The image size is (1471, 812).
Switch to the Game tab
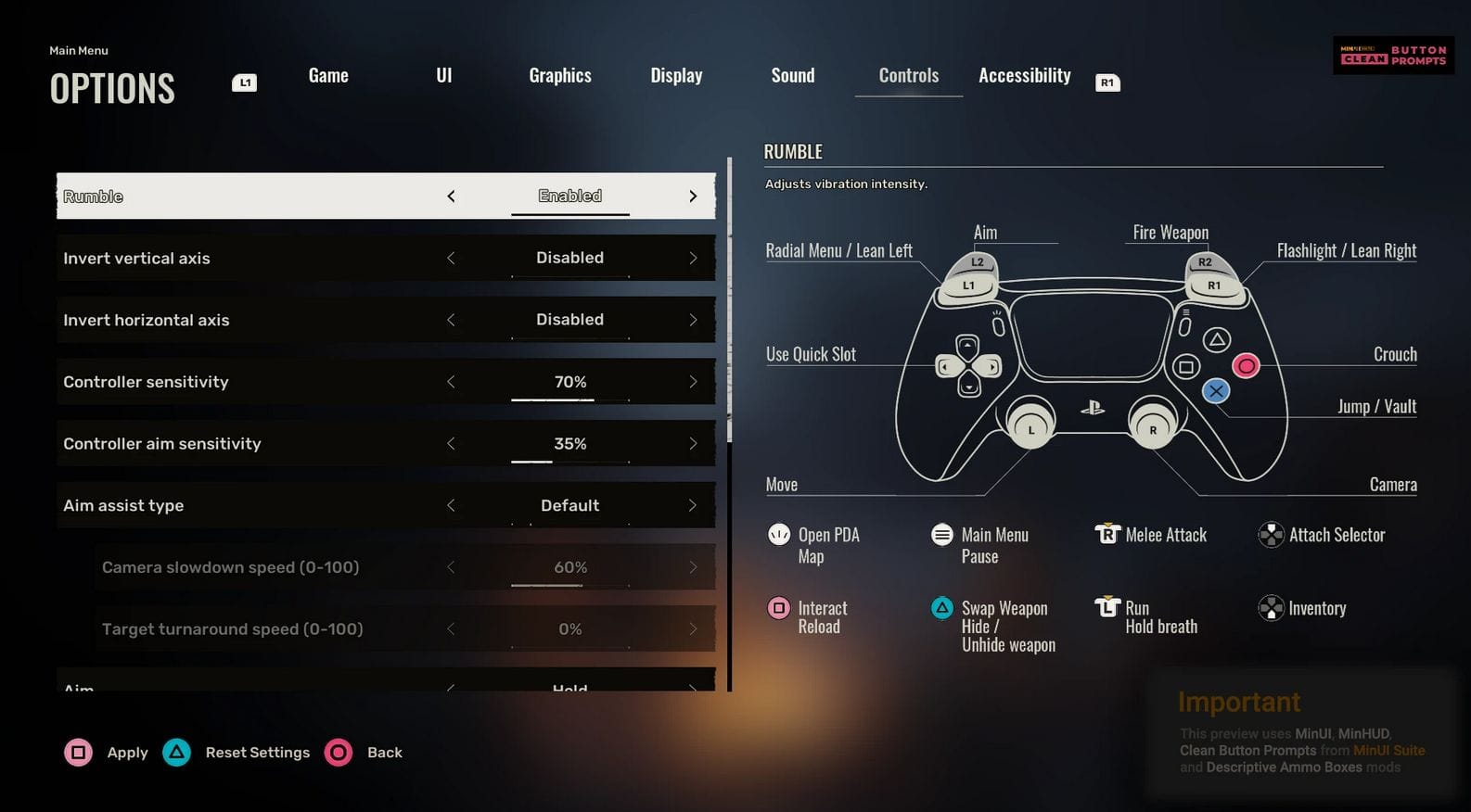pyautogui.click(x=328, y=76)
